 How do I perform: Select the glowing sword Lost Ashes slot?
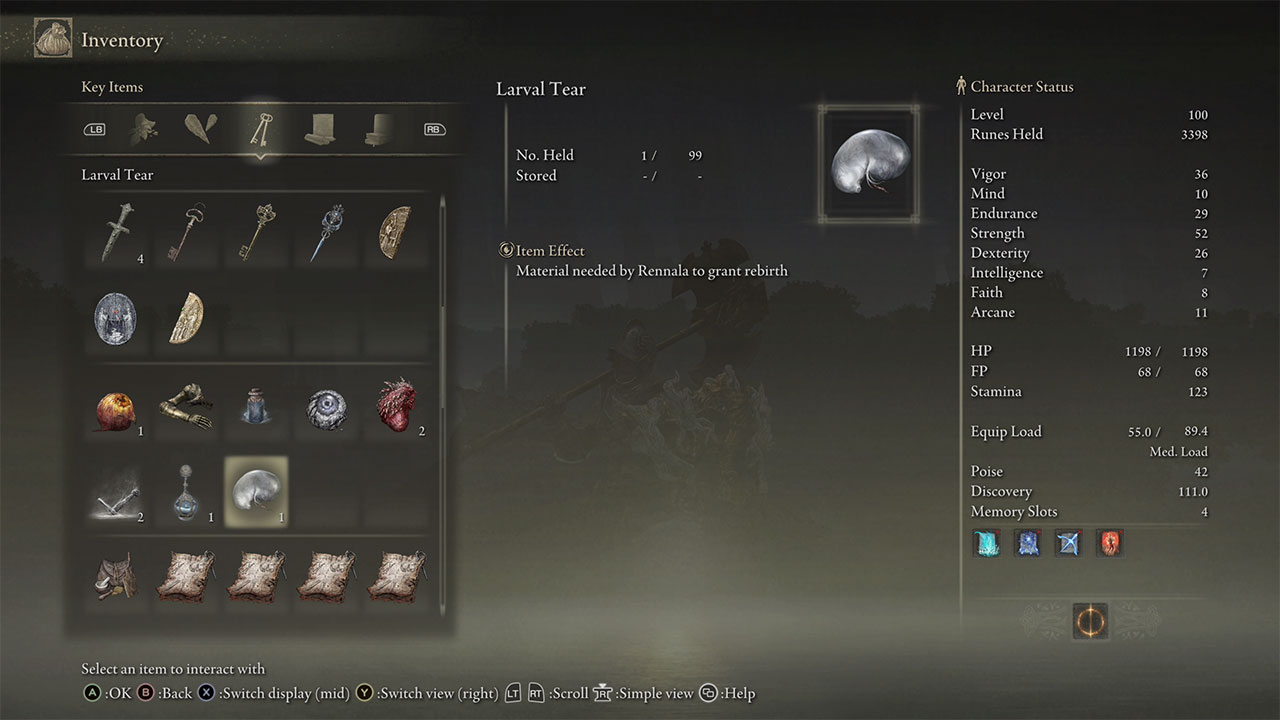pyautogui.click(x=117, y=491)
